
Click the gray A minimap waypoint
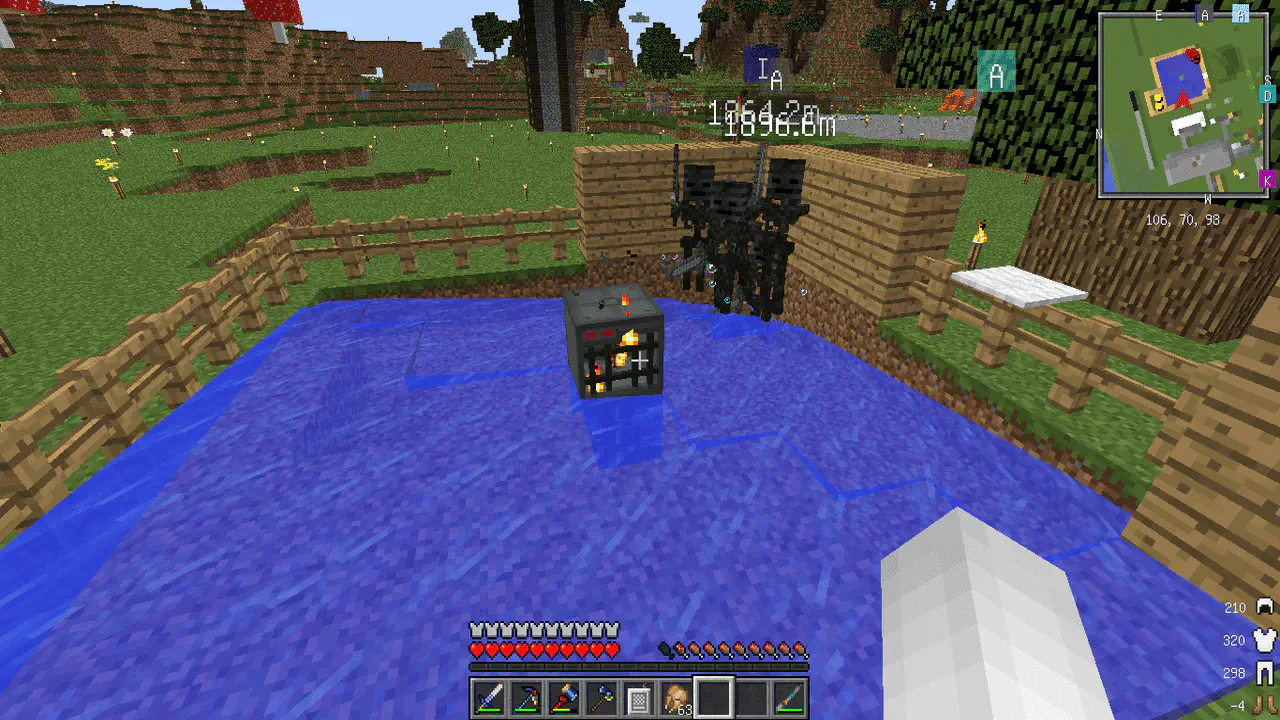[1205, 14]
